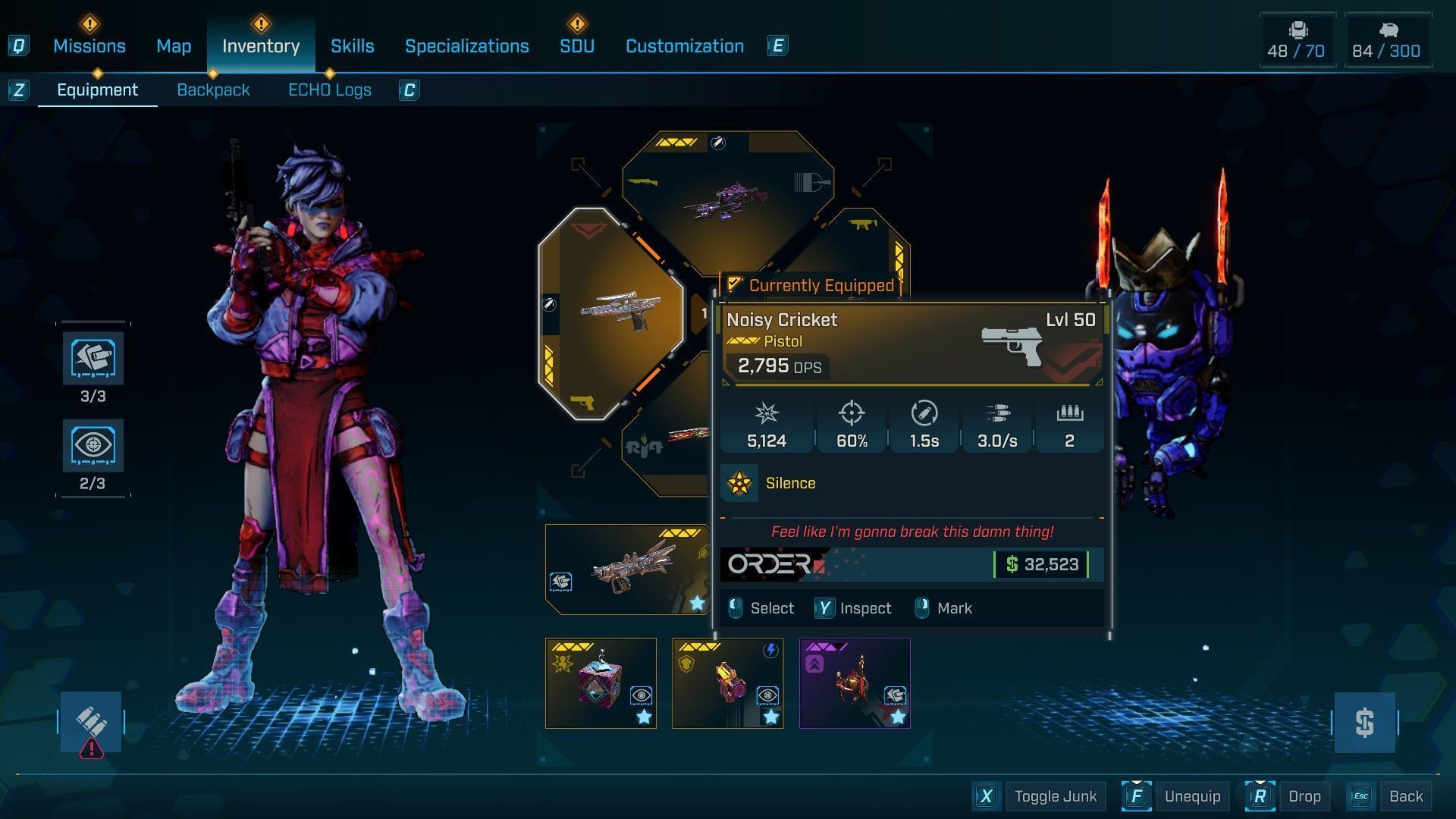Switch to the Backpack sub-tab

(213, 90)
